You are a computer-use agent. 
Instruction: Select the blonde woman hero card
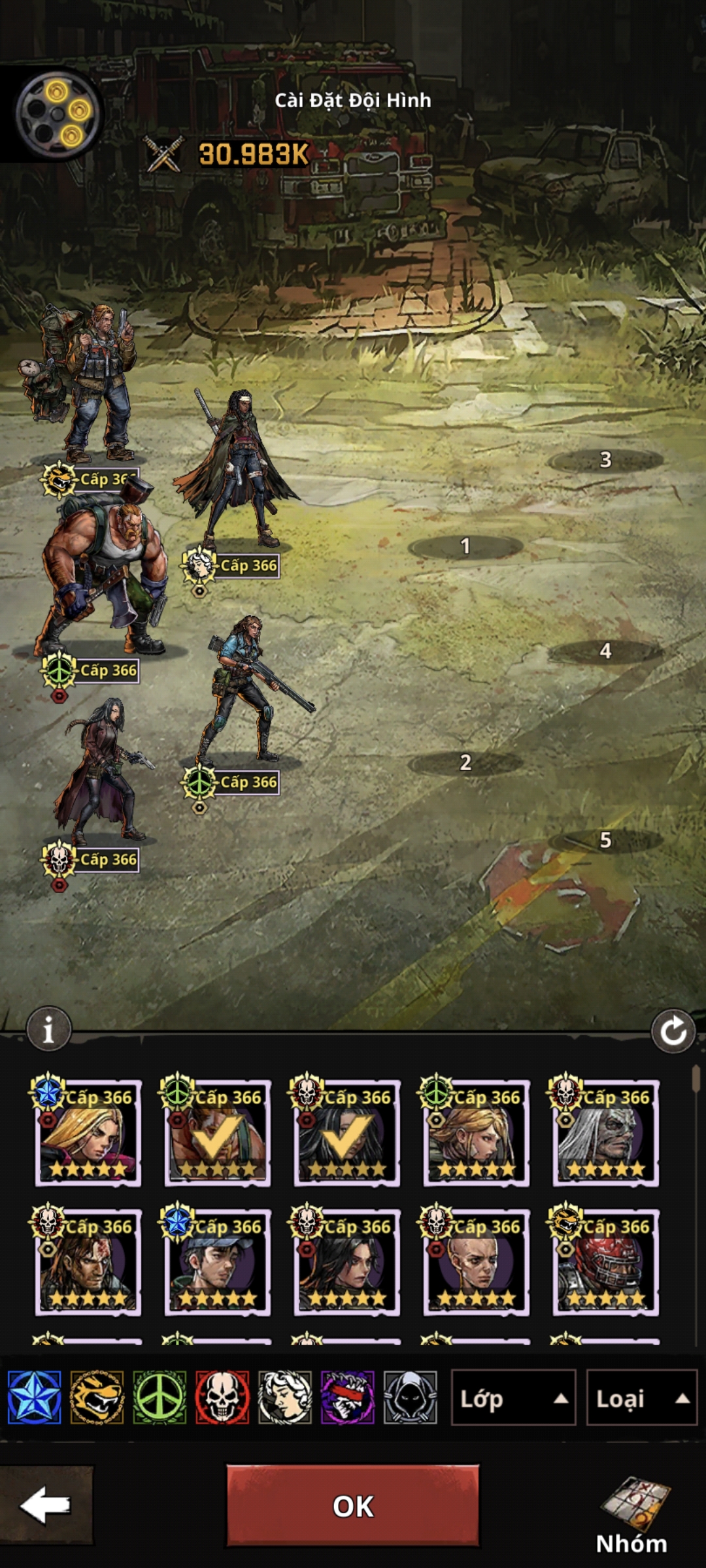click(x=88, y=1133)
